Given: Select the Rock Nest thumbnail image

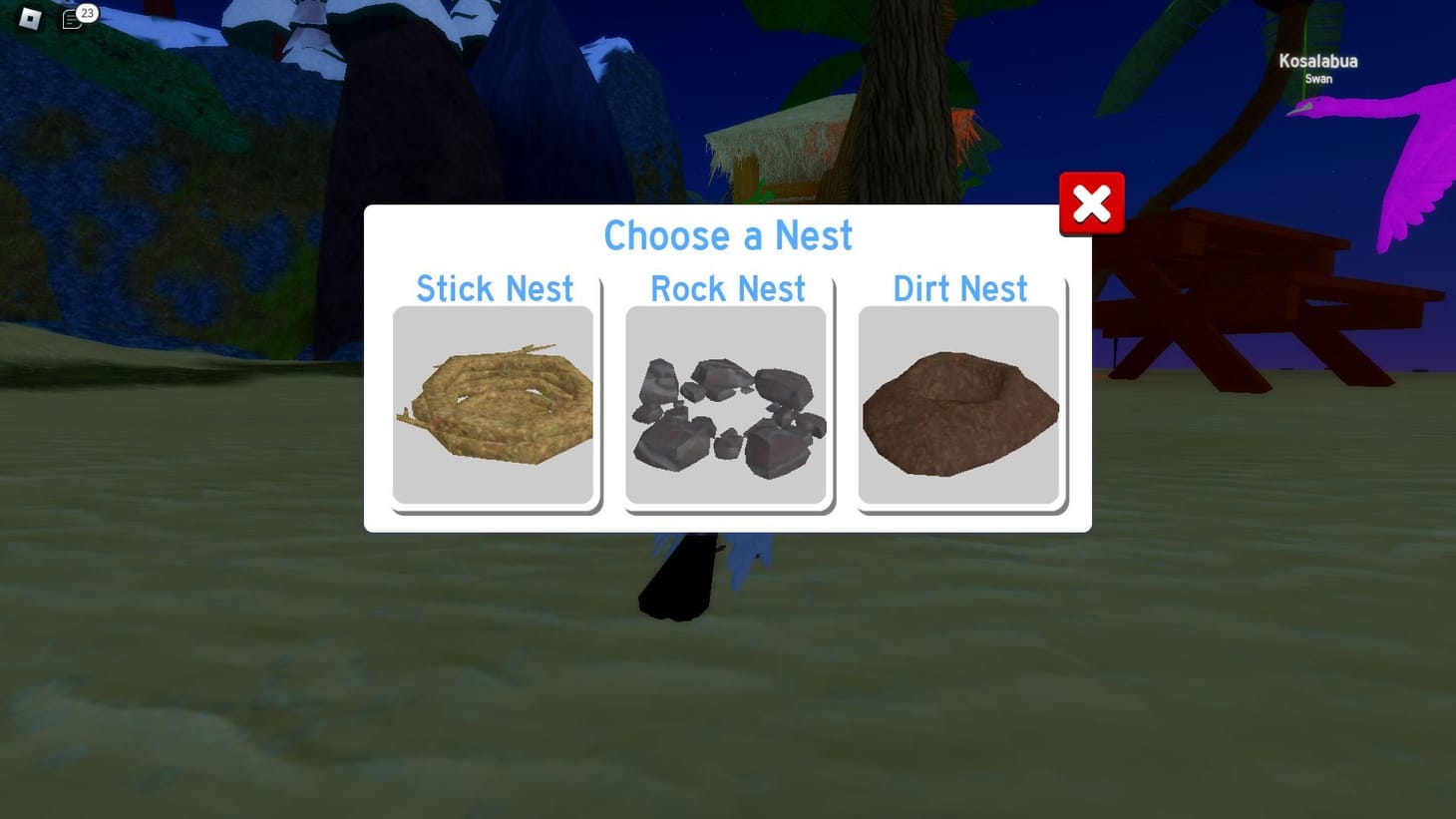Looking at the screenshot, I should (x=726, y=404).
